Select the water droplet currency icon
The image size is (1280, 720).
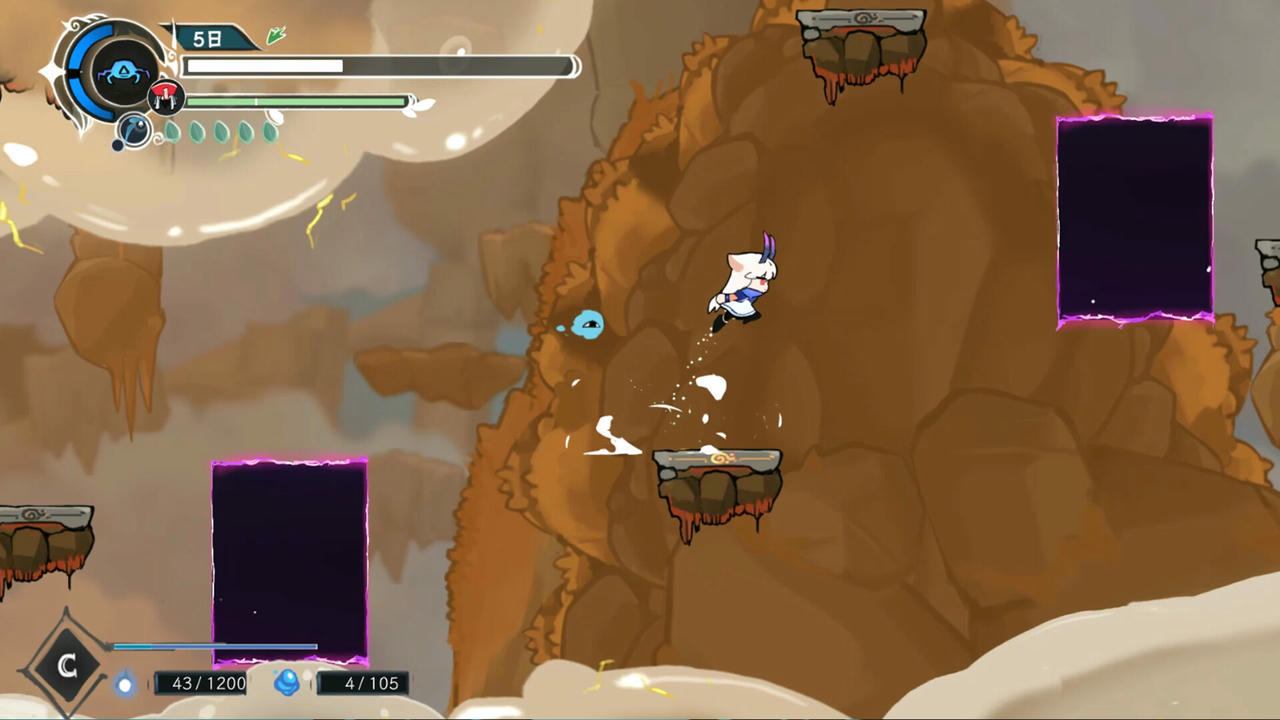125,683
